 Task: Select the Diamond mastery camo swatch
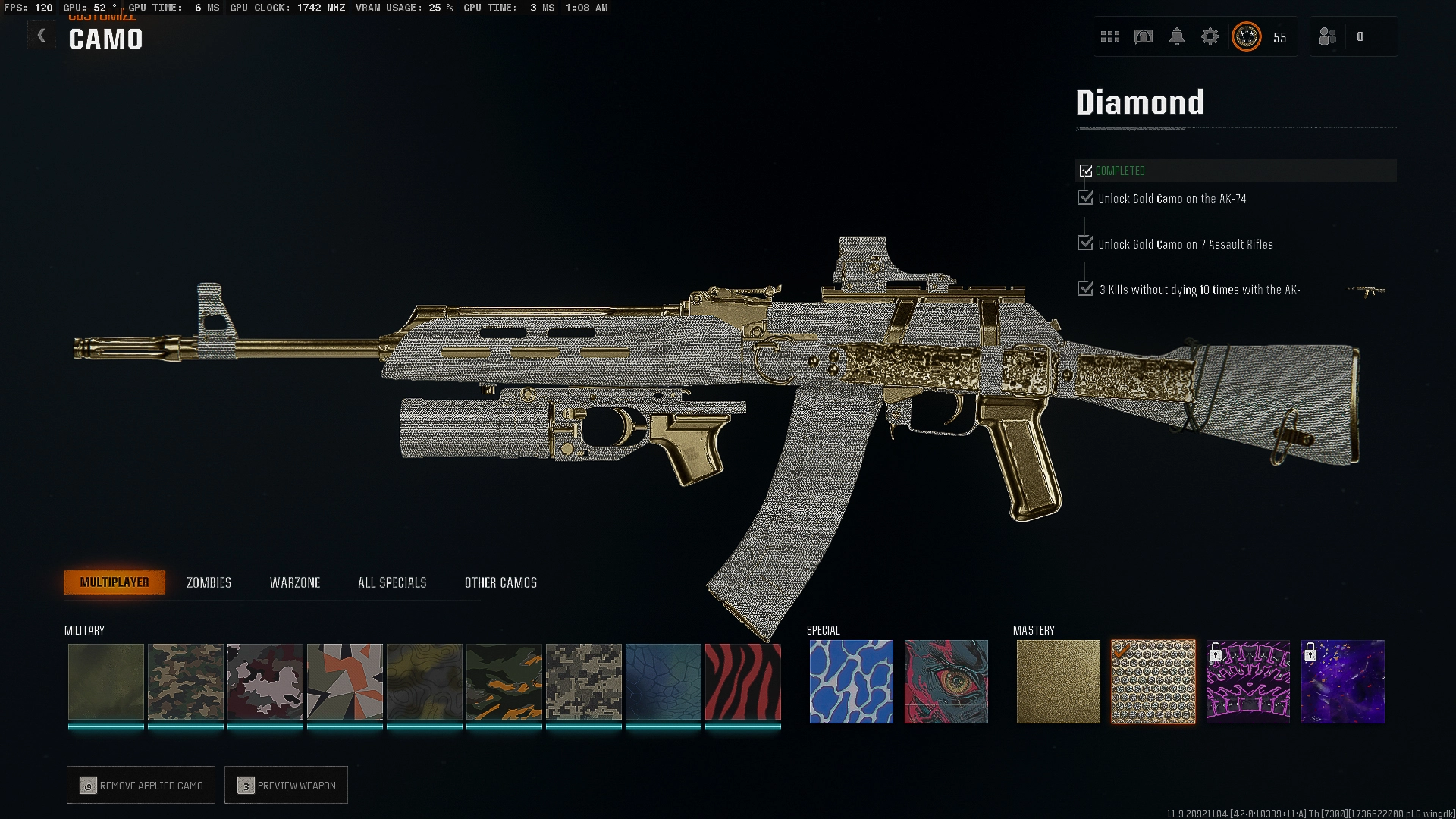pyautogui.click(x=1153, y=681)
